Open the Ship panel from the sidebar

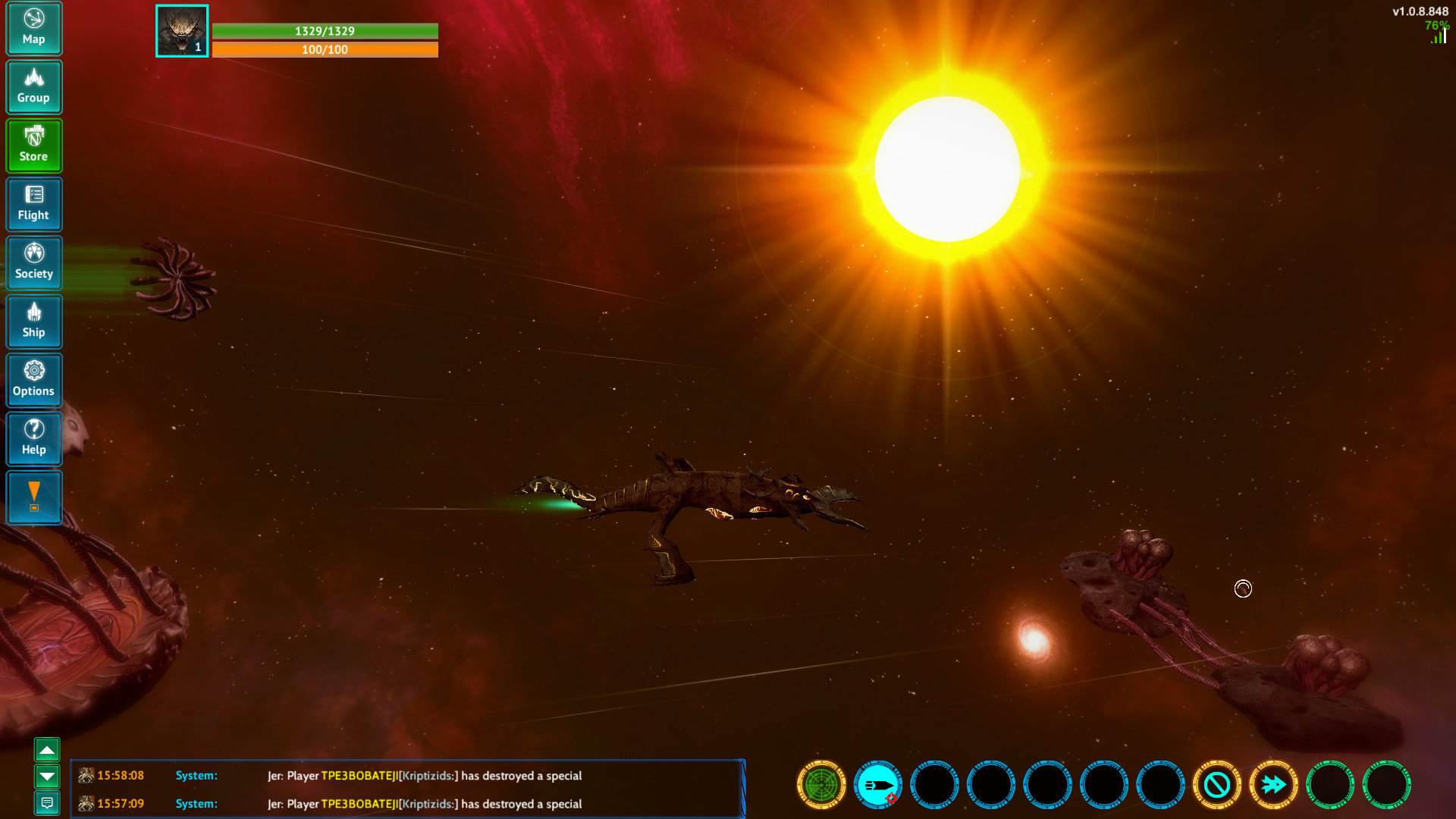coord(34,322)
